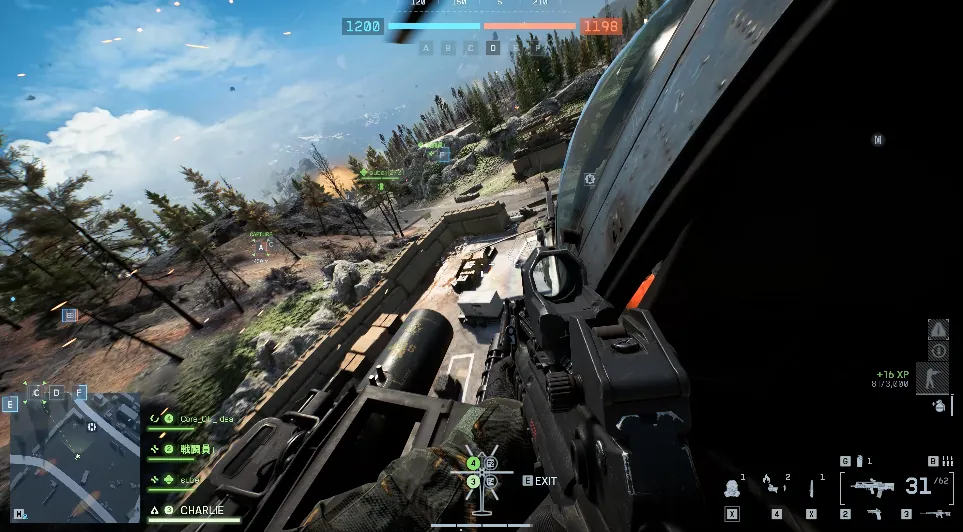This screenshot has height=532, width=963.
Task: Select the combat knife melee slot
Action: click(811, 488)
